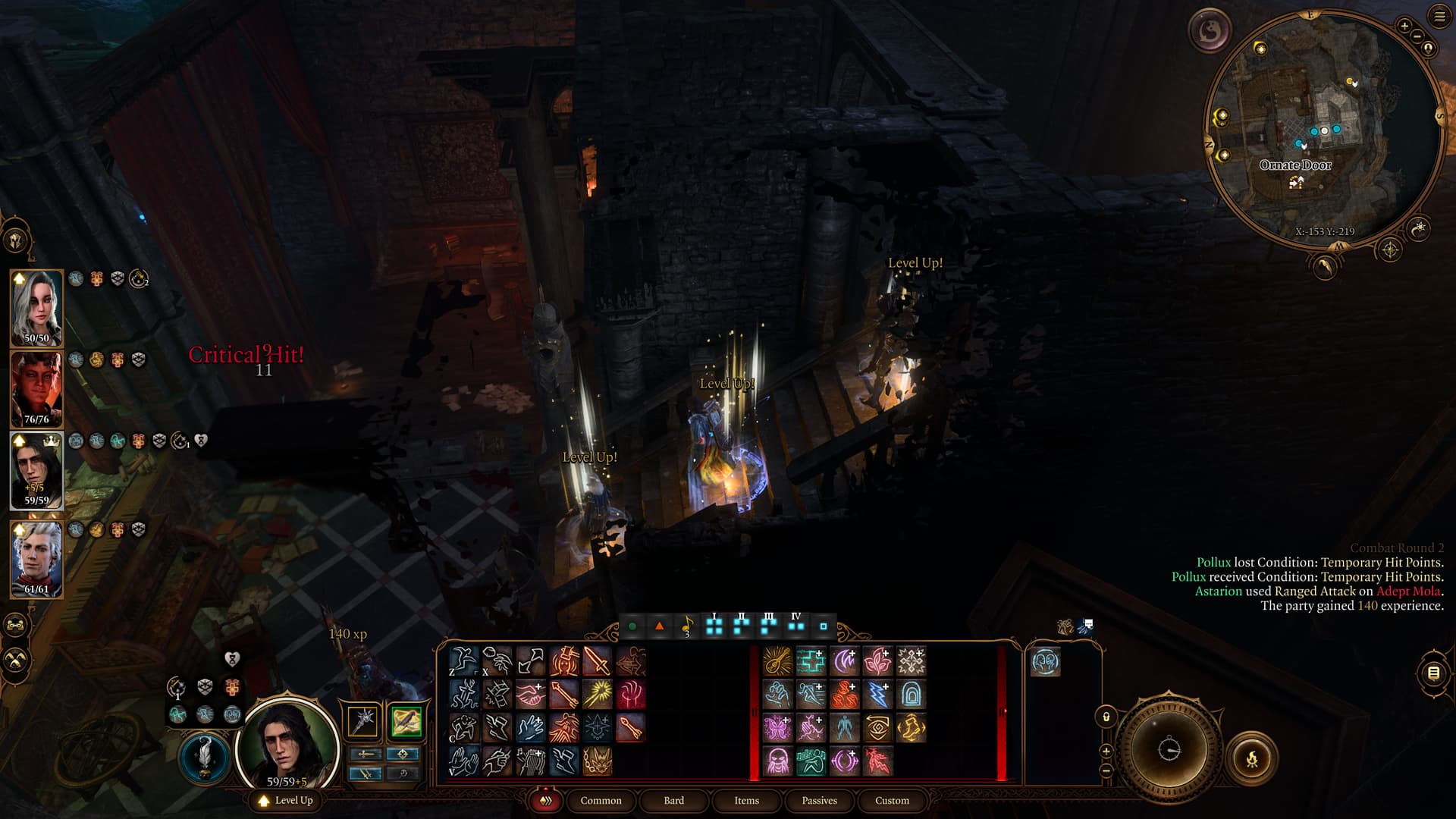Open the main menu hamburger button
1456x819 pixels.
coord(1439,17)
